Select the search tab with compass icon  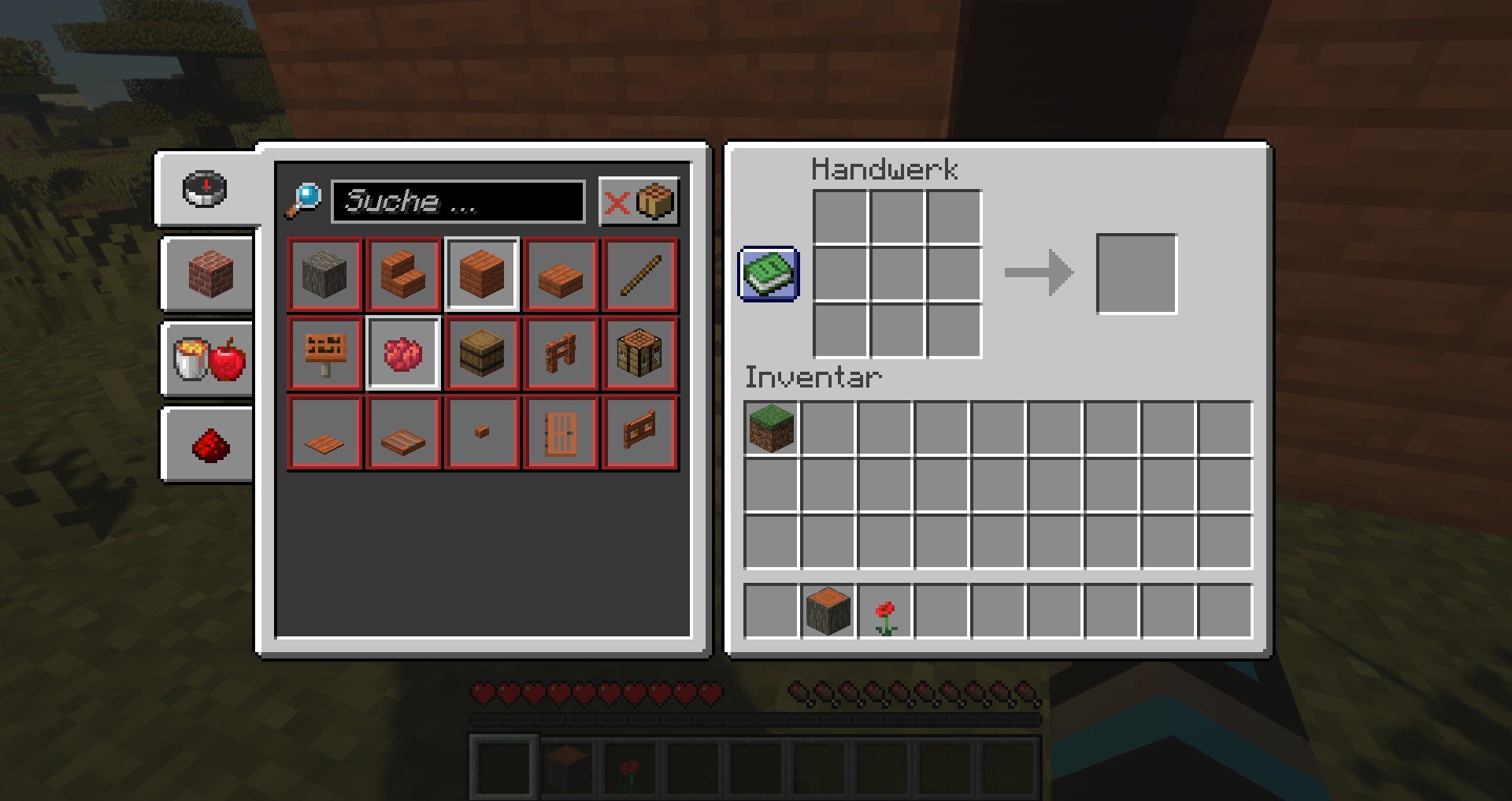pos(206,187)
